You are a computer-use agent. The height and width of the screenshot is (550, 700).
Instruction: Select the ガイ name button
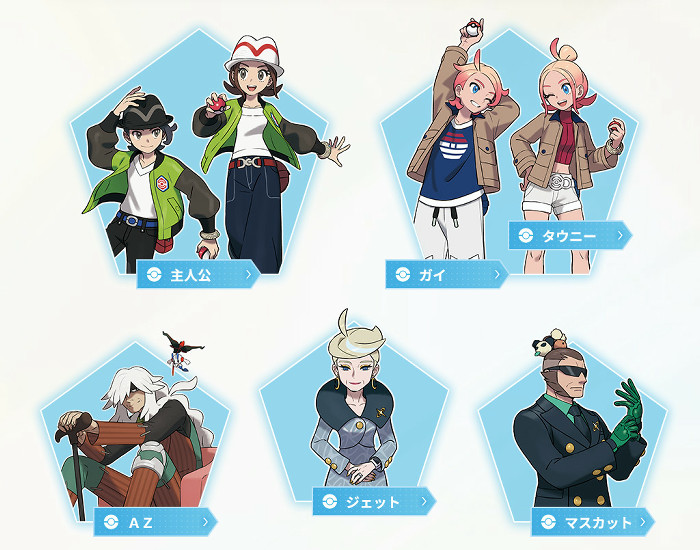[446, 273]
